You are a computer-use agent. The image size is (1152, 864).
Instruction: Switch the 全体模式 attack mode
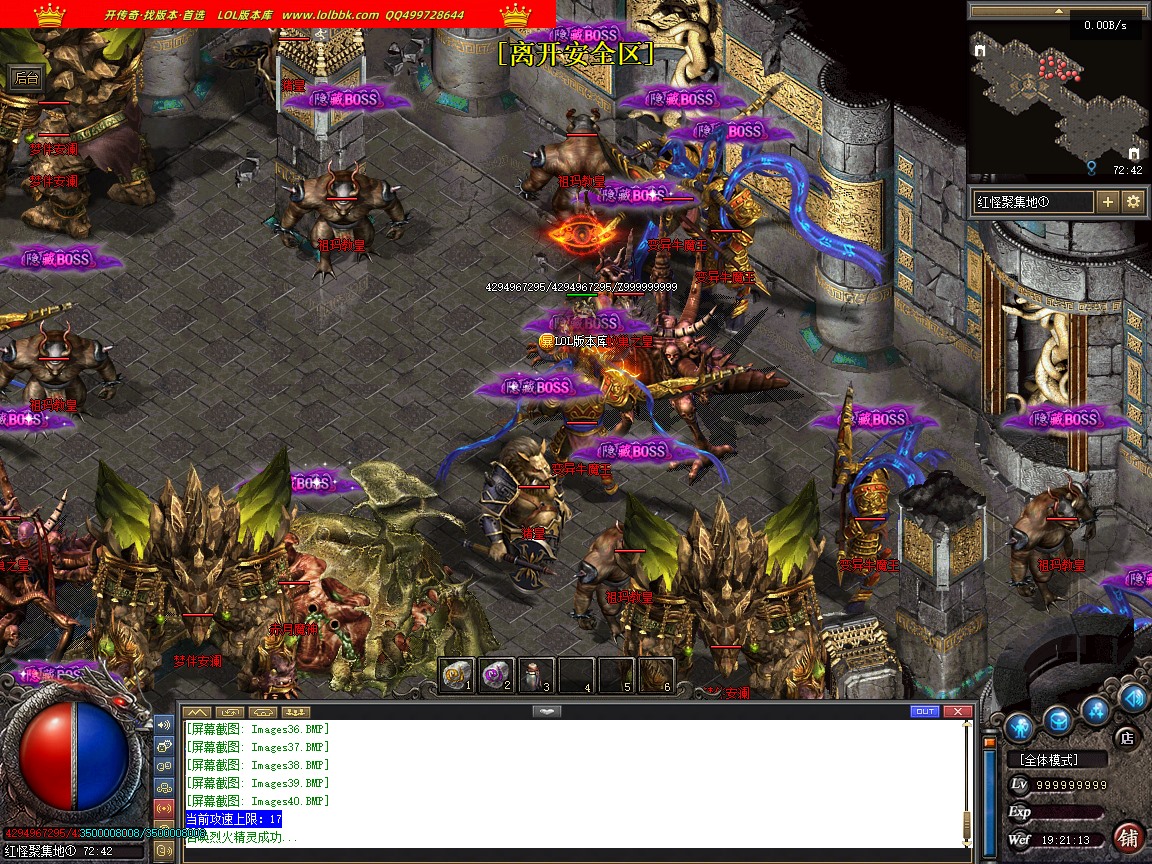pos(1056,760)
